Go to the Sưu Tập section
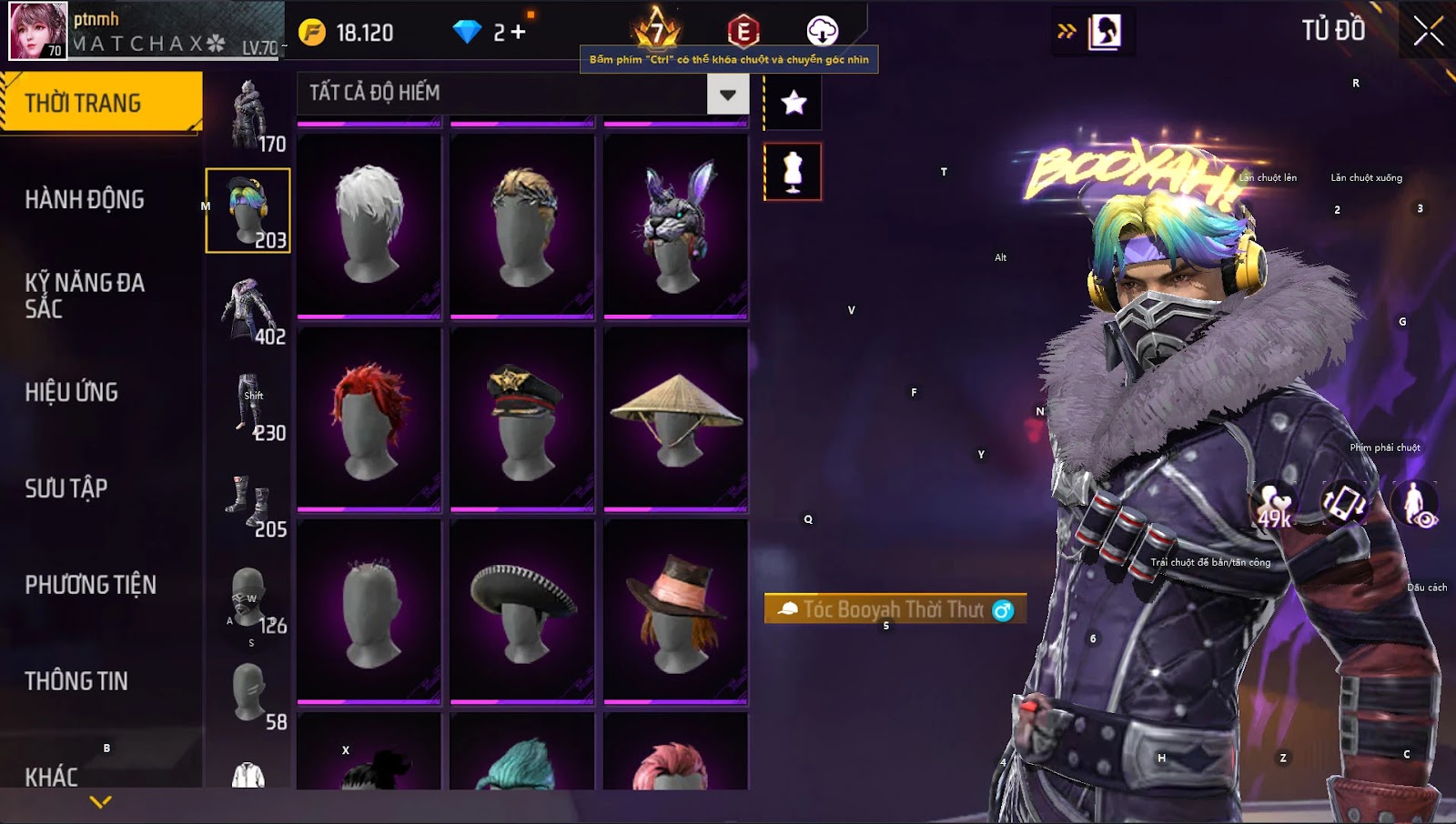The height and width of the screenshot is (824, 1456). pos(66,488)
